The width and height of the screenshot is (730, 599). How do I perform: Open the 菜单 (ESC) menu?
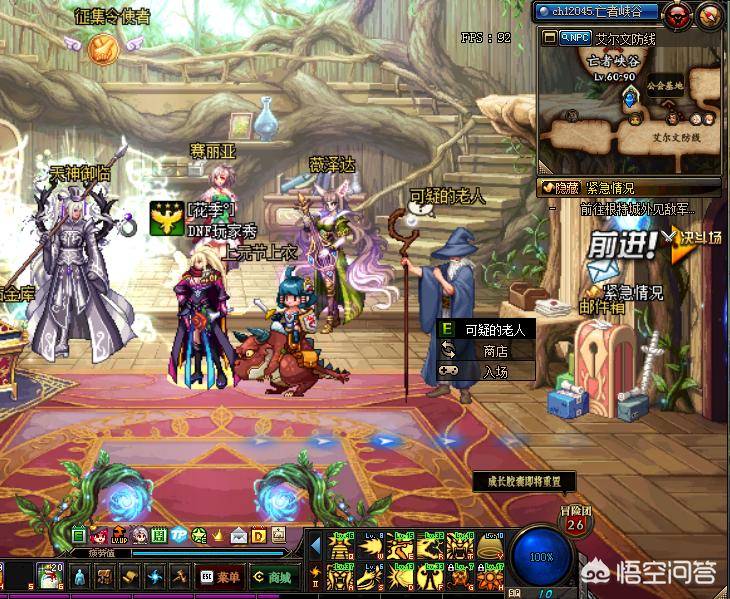(217, 576)
